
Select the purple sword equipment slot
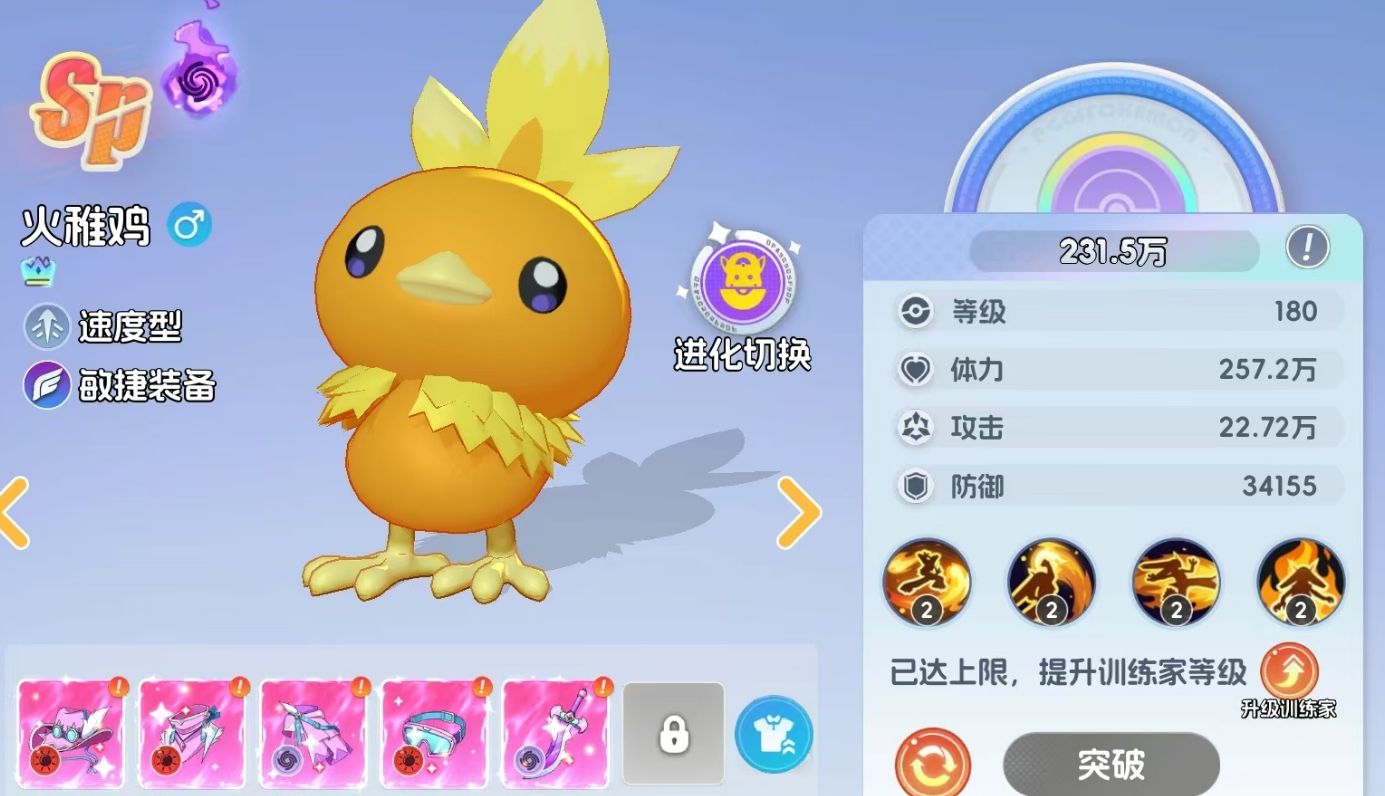point(556,732)
